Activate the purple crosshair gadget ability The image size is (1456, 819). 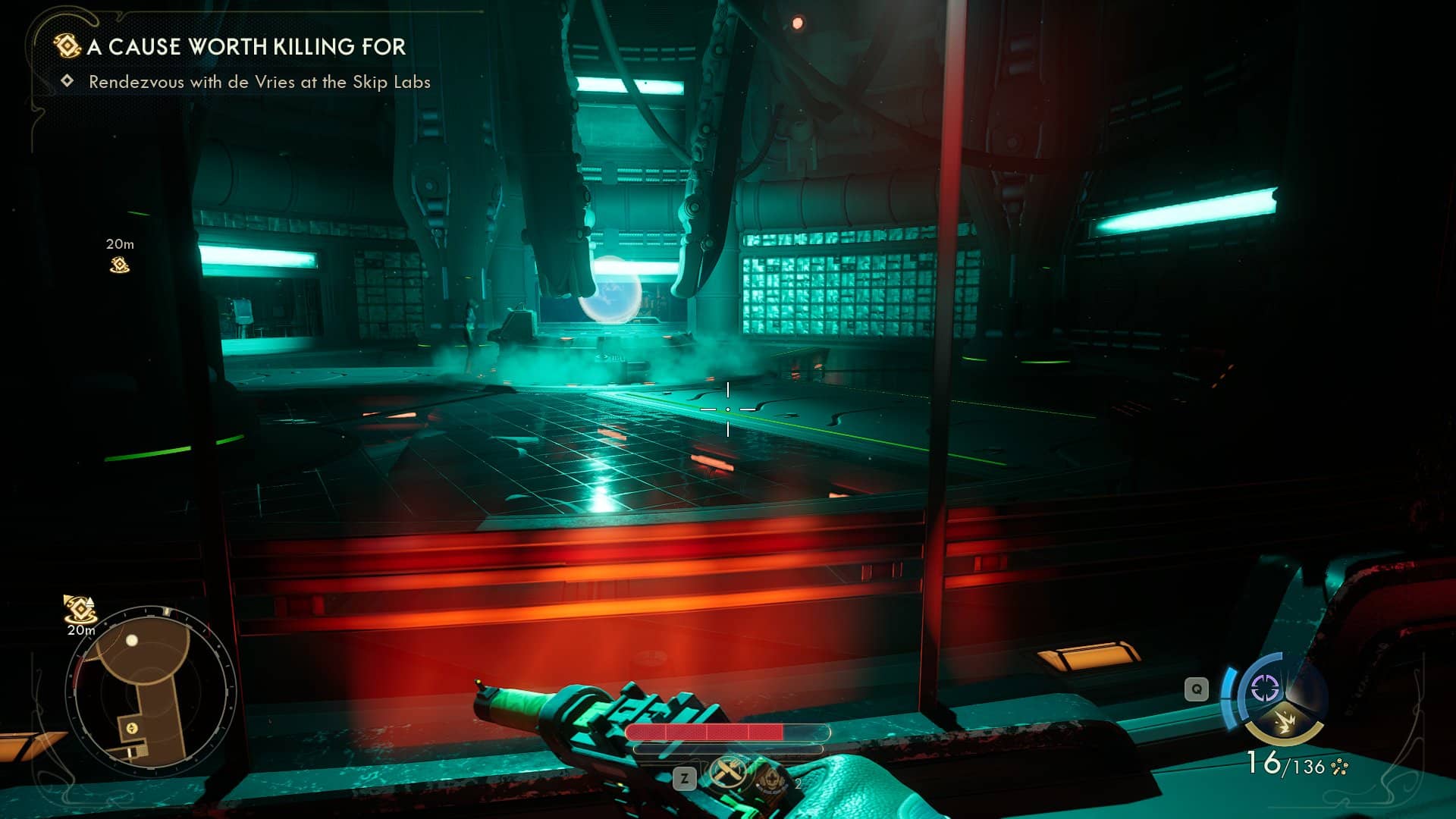(1265, 689)
